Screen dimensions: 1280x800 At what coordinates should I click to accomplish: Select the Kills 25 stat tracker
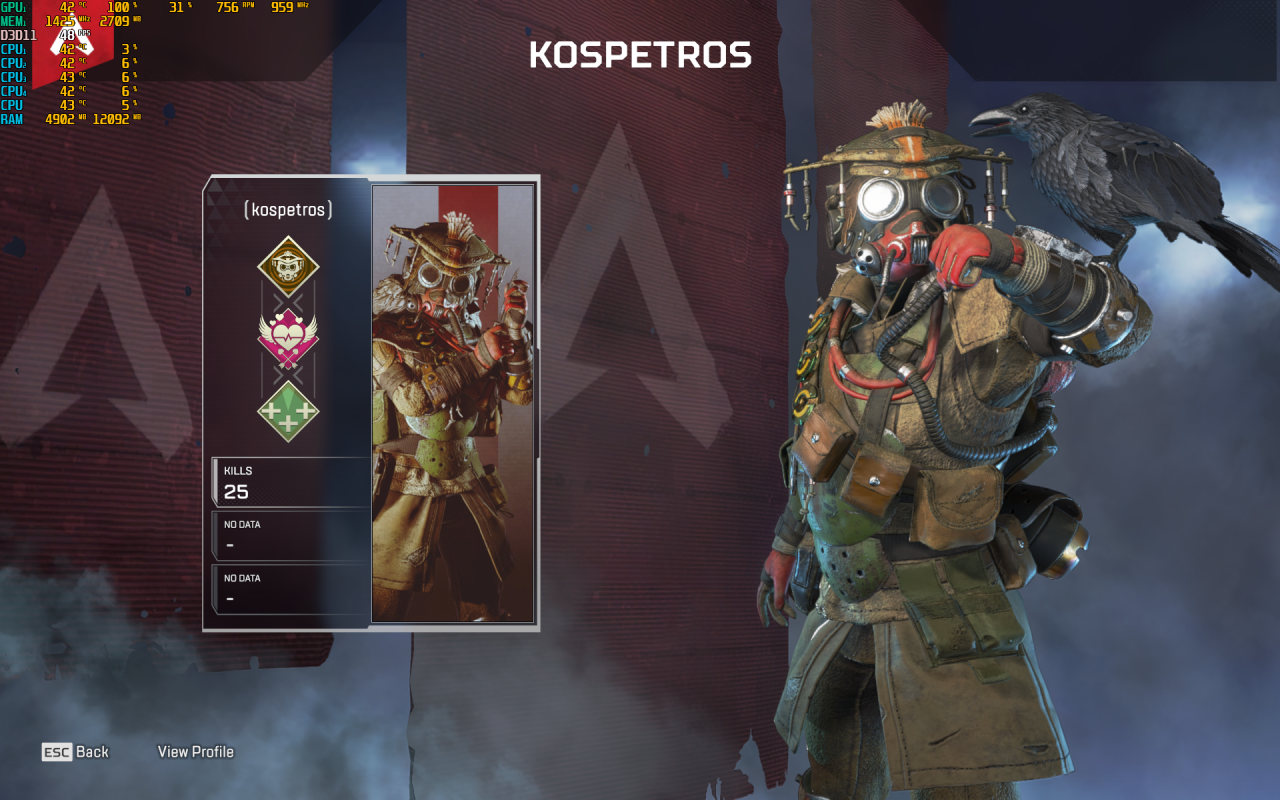pos(290,482)
